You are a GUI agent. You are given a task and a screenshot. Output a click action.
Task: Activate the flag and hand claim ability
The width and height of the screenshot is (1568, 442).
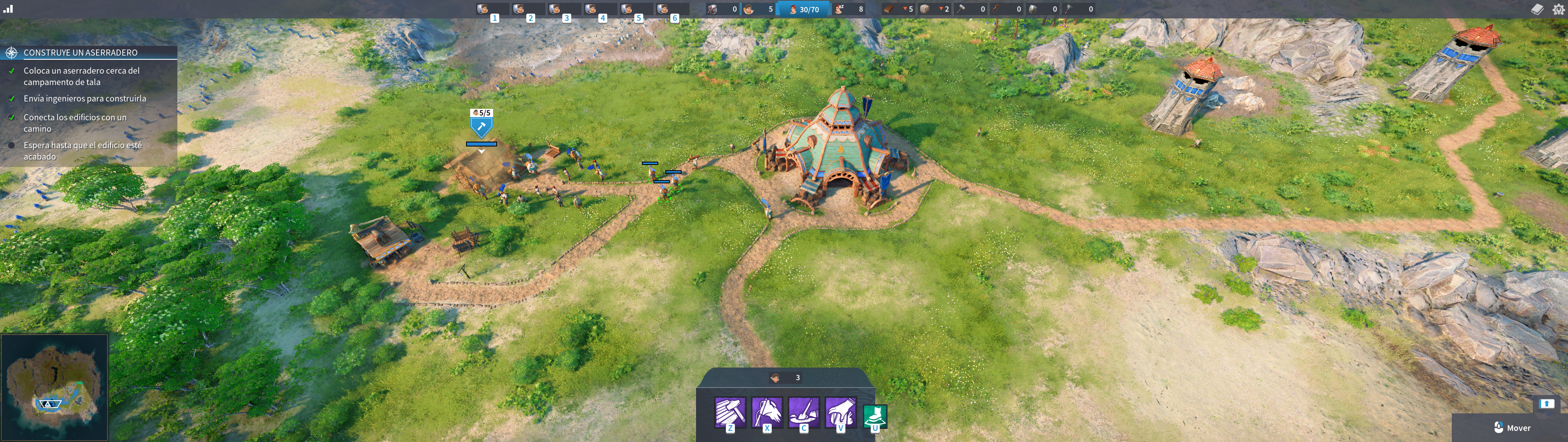(767, 412)
